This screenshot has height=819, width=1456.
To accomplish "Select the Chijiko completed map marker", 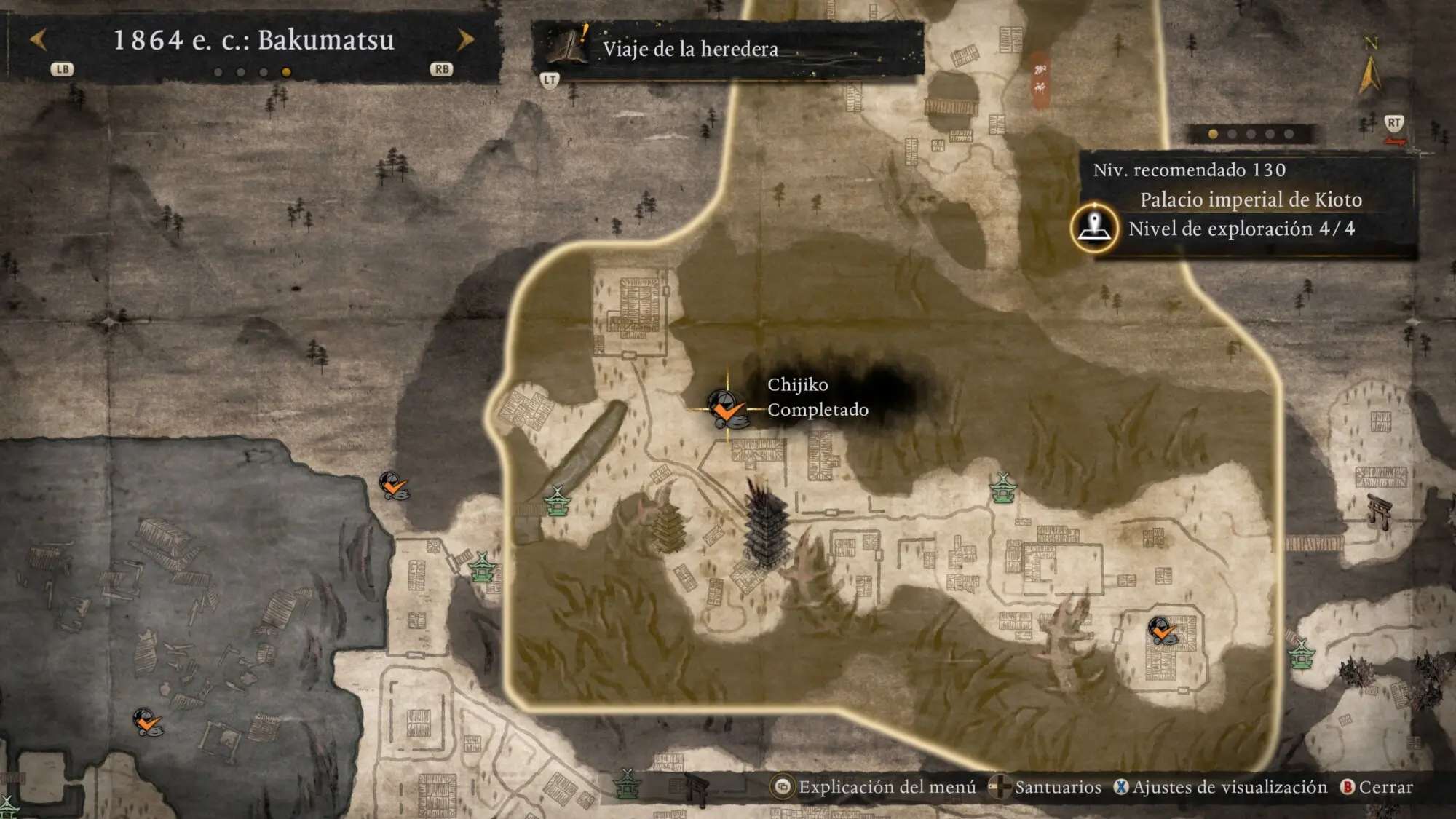I will 727,409.
